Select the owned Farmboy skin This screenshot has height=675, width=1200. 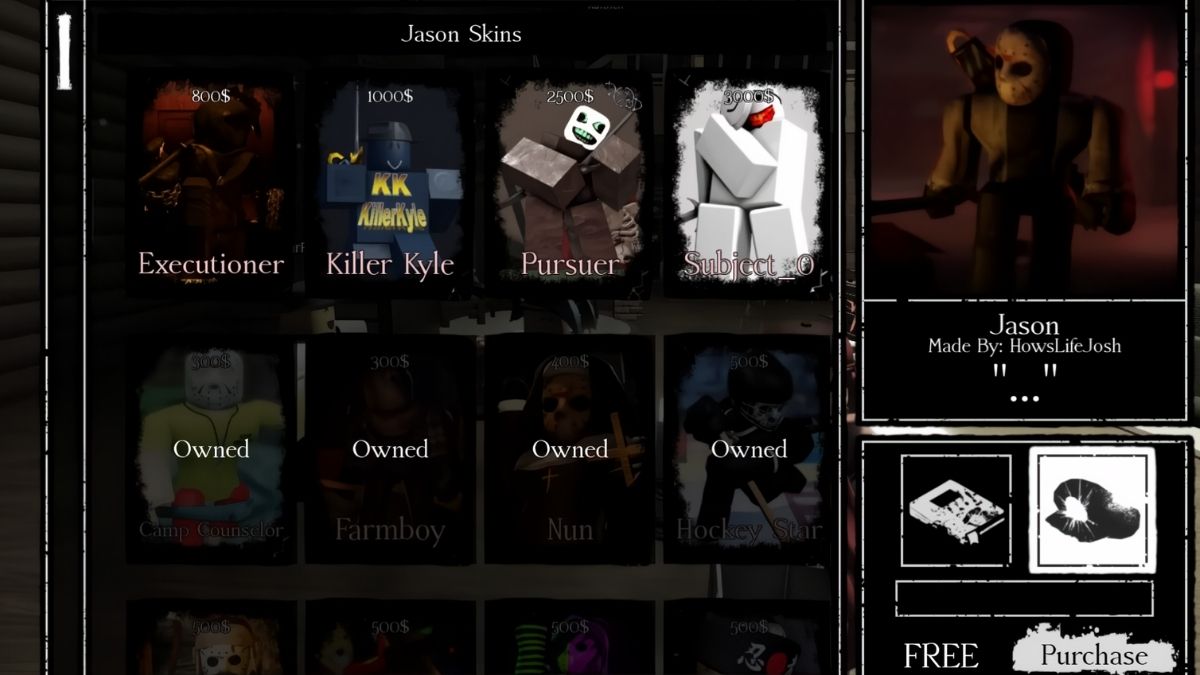tap(390, 449)
